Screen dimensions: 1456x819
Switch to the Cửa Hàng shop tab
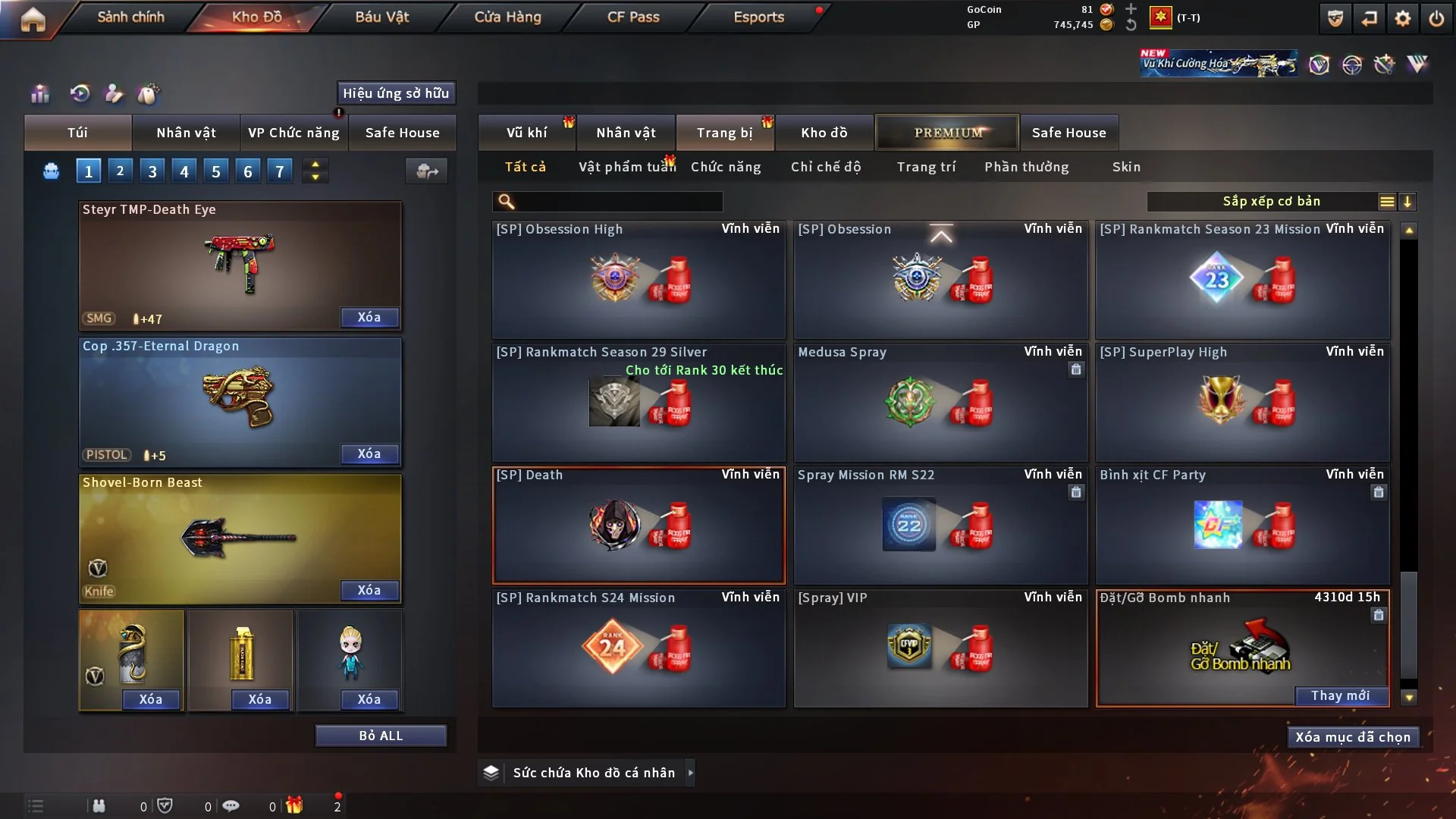click(507, 17)
